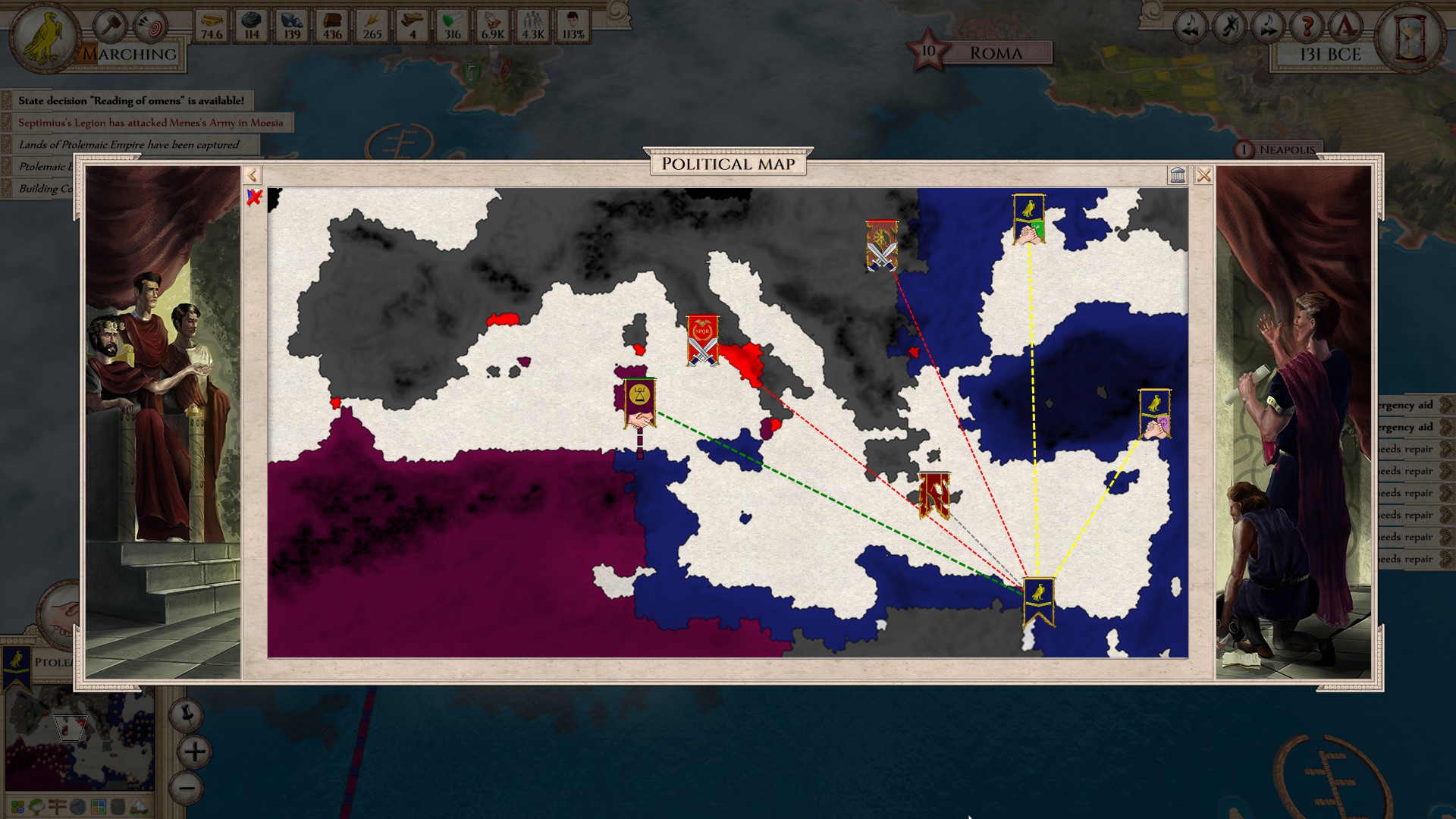The width and height of the screenshot is (1456, 819).
Task: Click the temple building icon in map header
Action: 1178,175
